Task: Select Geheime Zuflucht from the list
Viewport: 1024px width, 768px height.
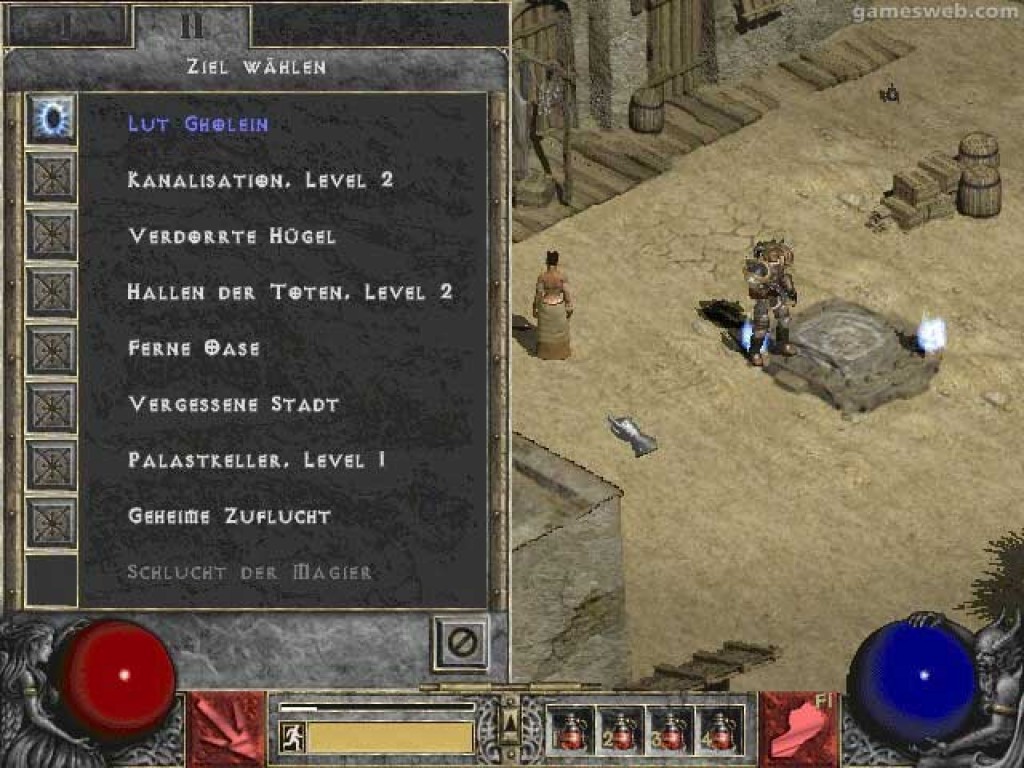Action: pos(229,516)
